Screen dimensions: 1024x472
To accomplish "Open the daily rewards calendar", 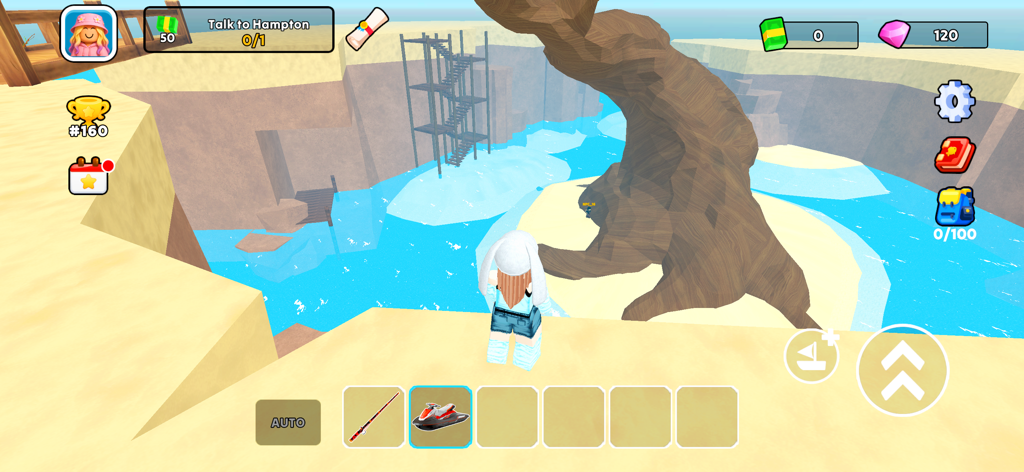I will [89, 176].
